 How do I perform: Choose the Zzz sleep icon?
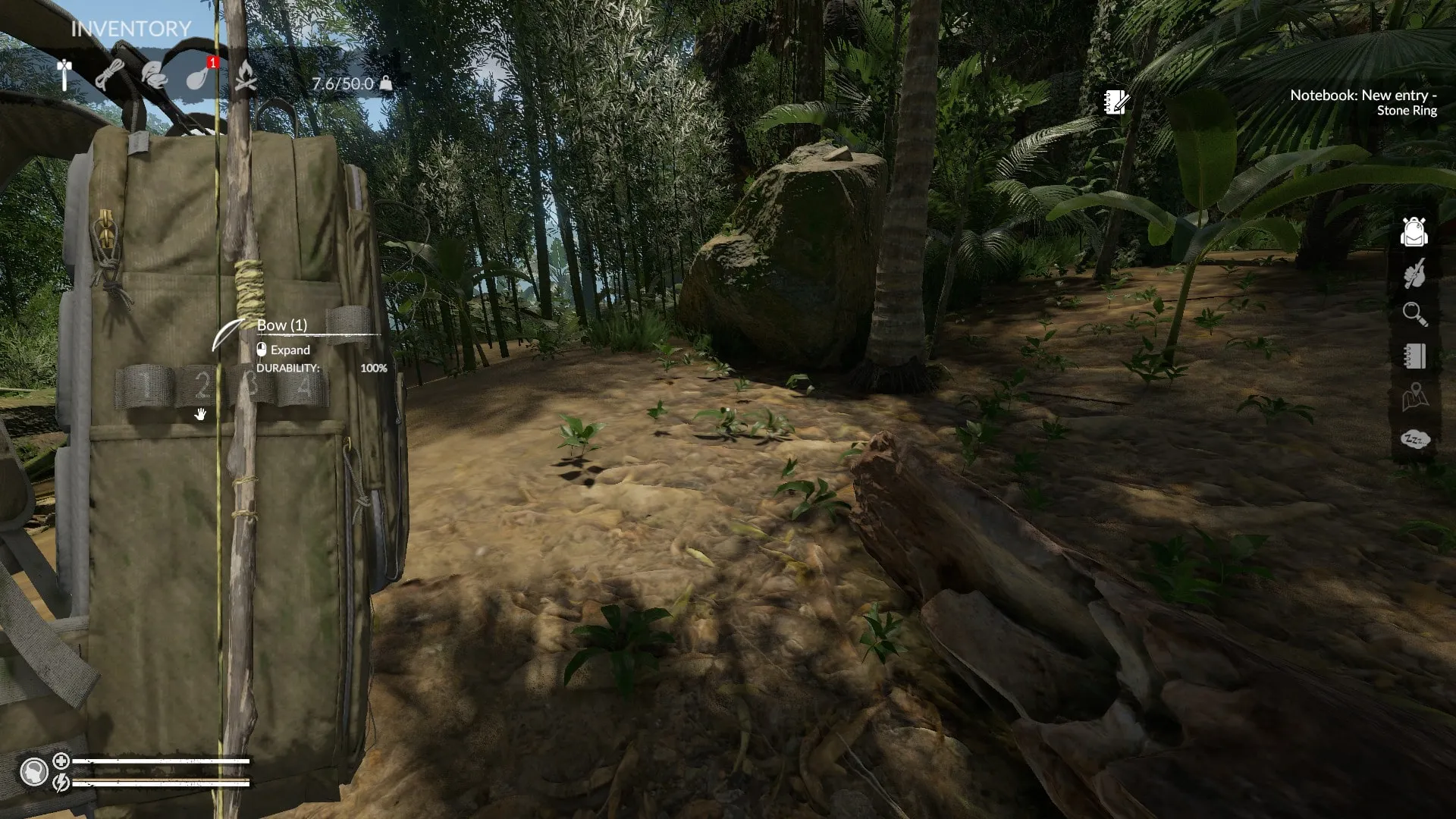pyautogui.click(x=1414, y=439)
